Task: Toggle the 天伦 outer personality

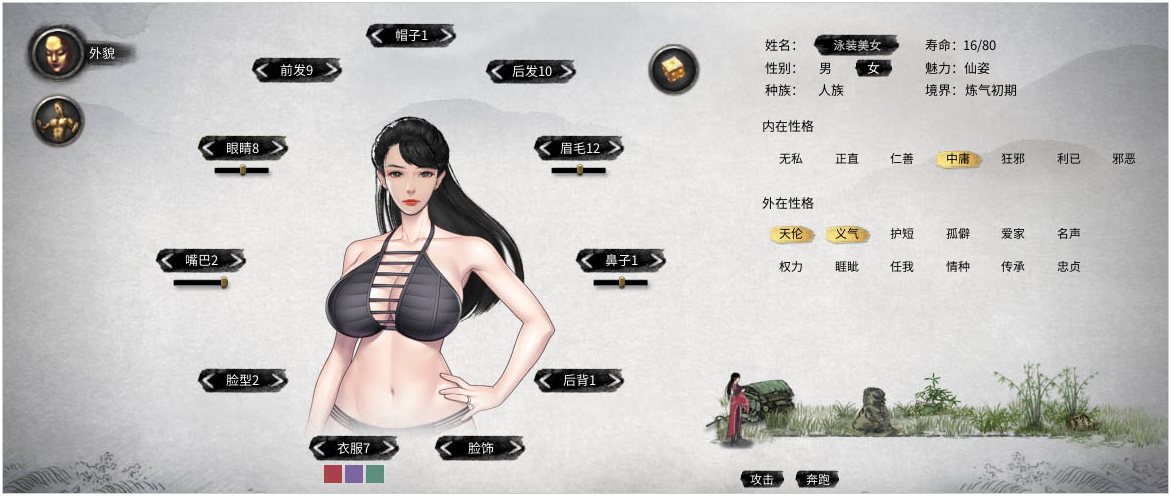Action: (x=791, y=234)
